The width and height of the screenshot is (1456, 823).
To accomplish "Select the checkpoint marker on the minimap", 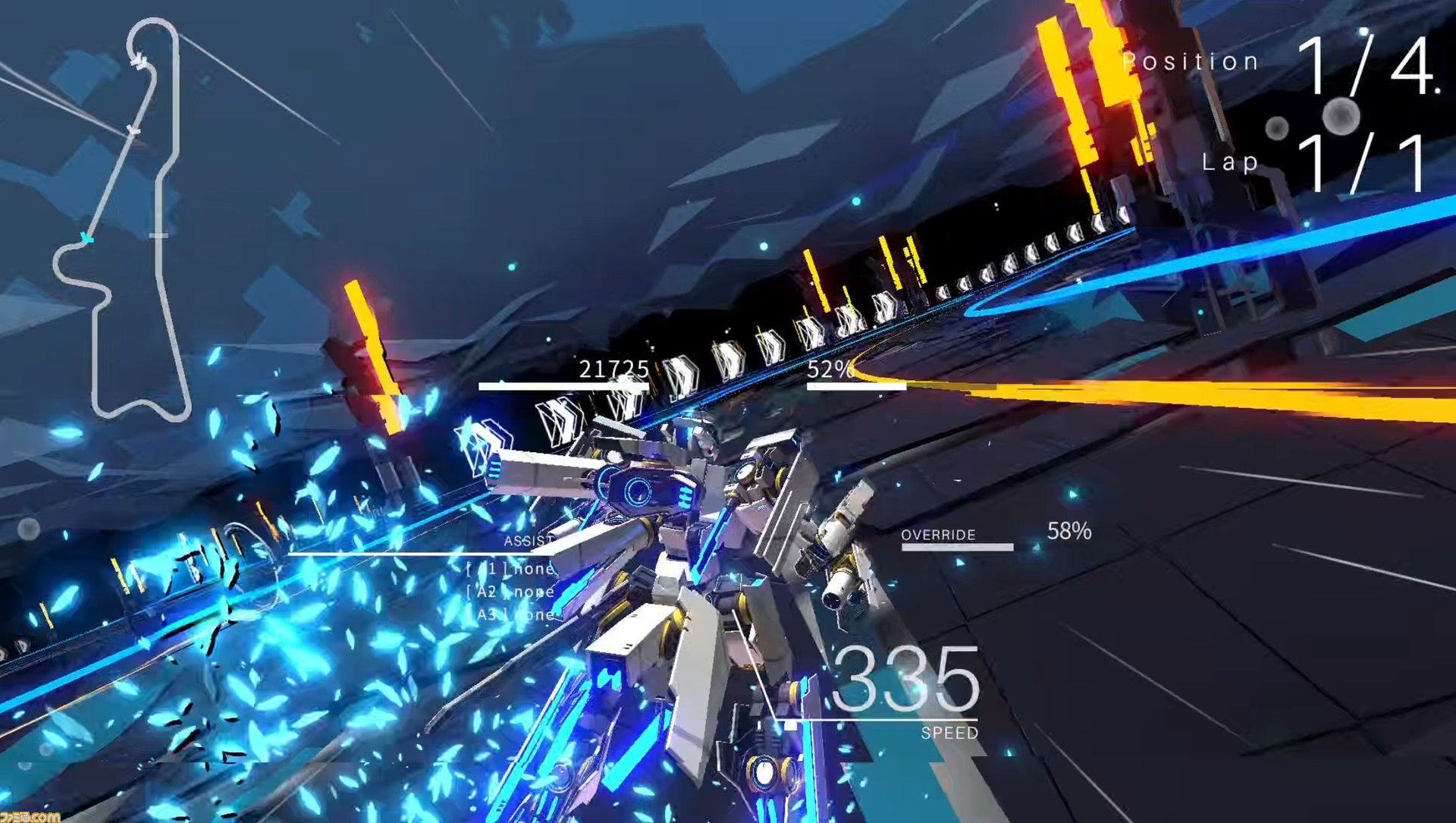I will [x=158, y=234].
